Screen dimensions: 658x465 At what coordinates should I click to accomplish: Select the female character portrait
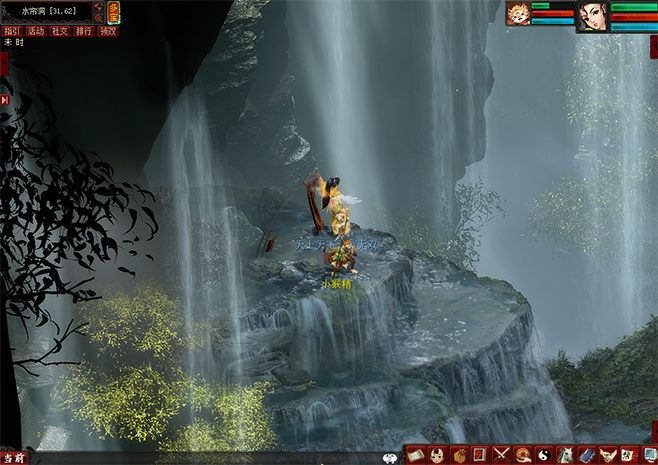tap(593, 17)
